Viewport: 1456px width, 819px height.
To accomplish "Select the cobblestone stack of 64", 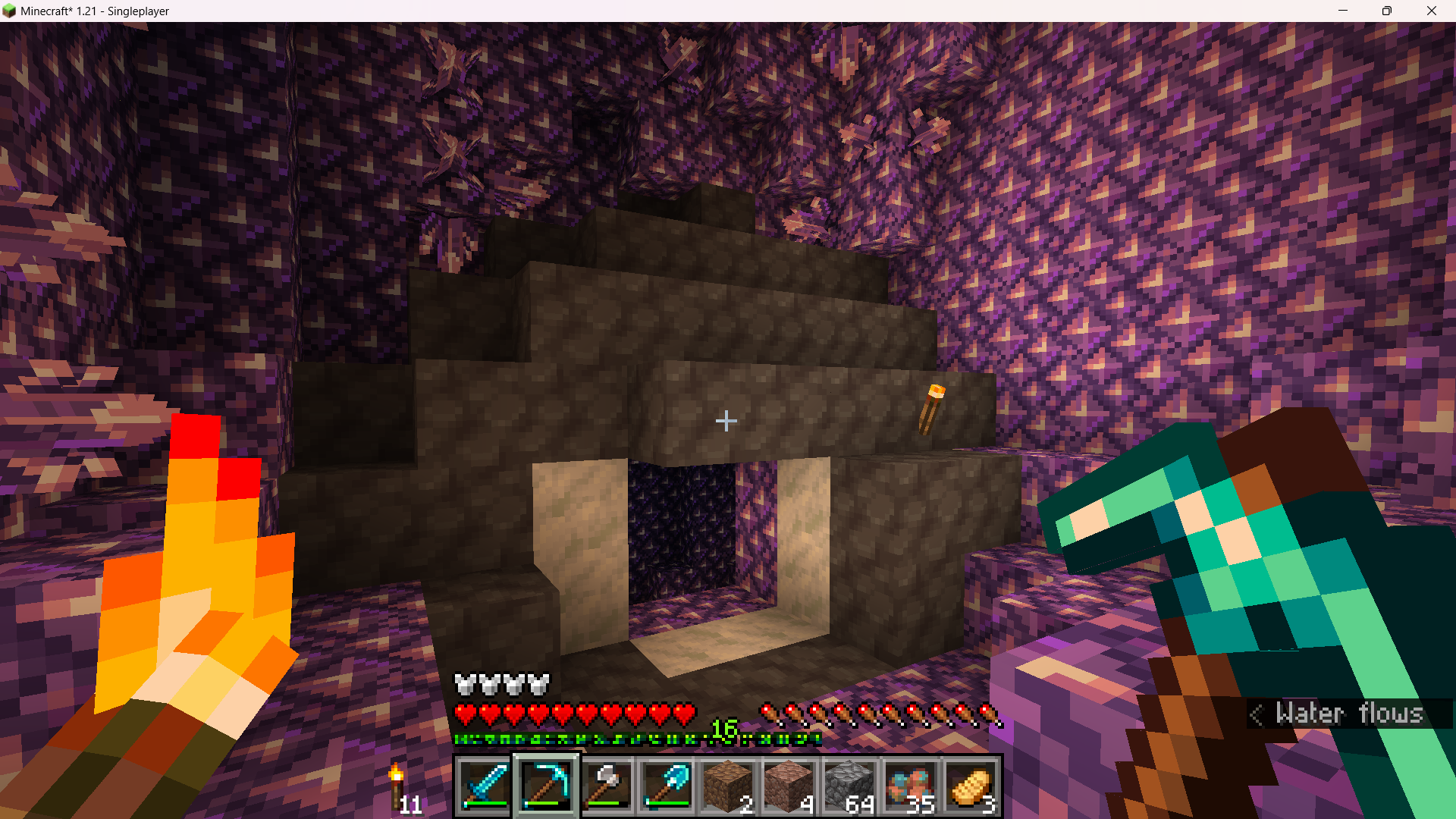I will click(x=851, y=786).
